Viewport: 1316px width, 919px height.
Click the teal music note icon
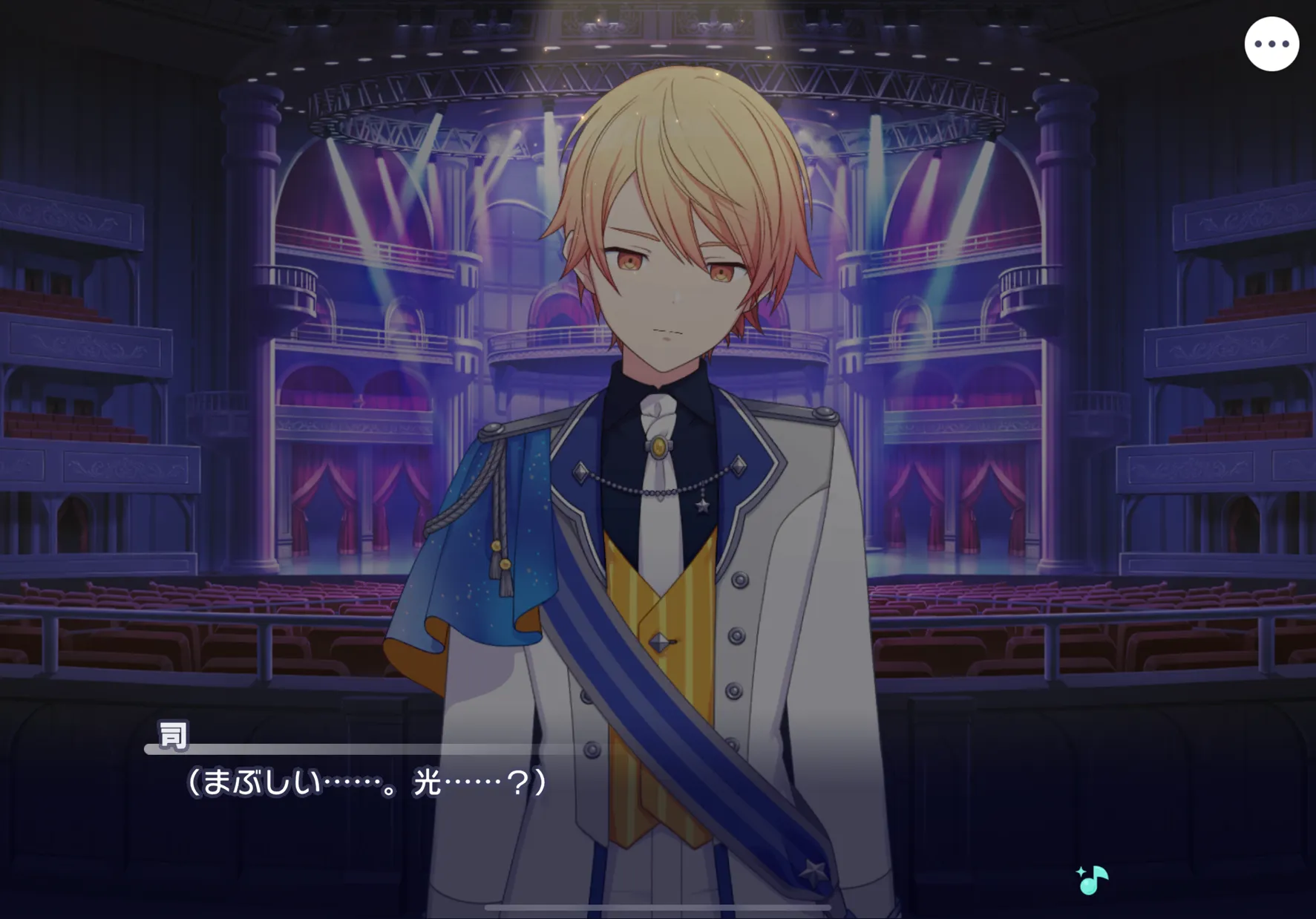coord(1092,880)
